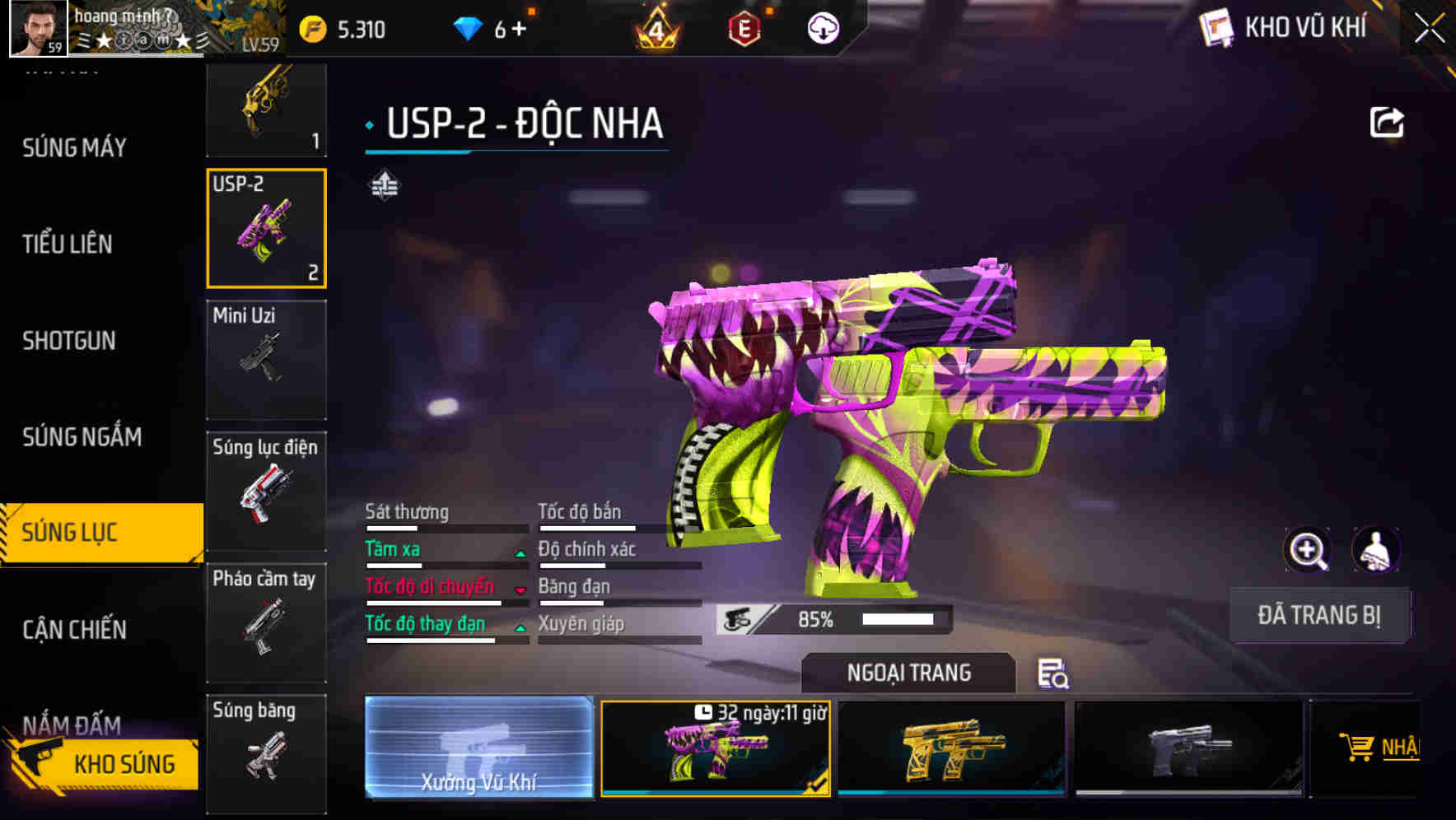The width and height of the screenshot is (1456, 820).
Task: Open Xưởng Vũ Khí
Action: (478, 749)
